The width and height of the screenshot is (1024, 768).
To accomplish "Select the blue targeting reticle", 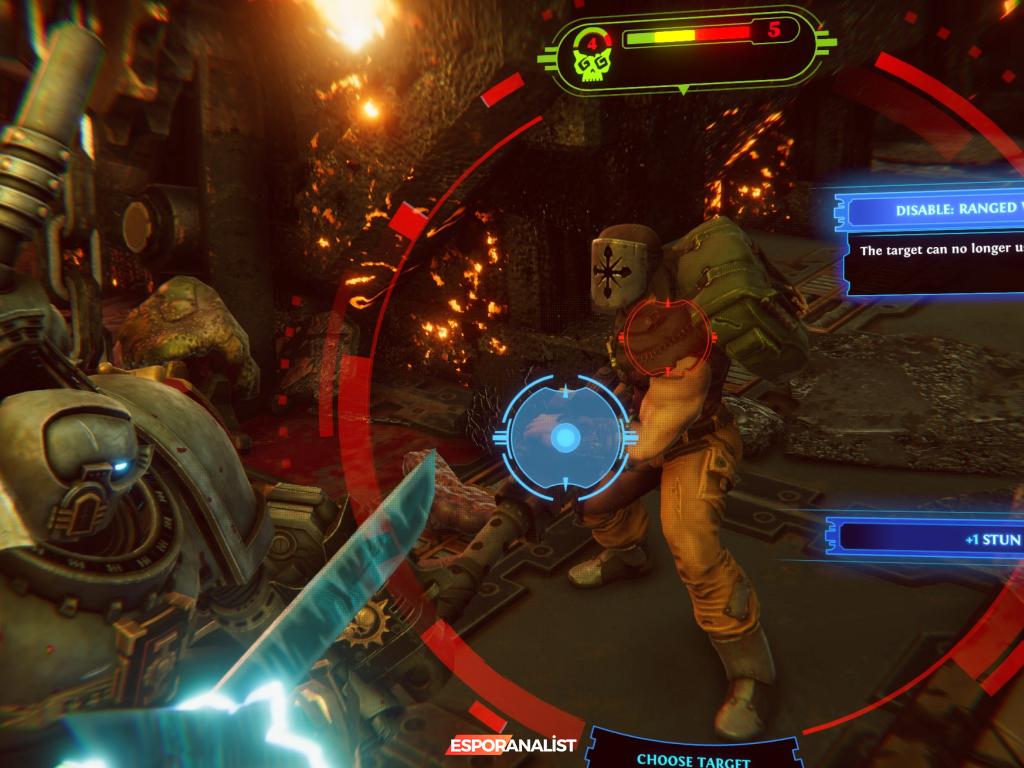I will tap(565, 437).
